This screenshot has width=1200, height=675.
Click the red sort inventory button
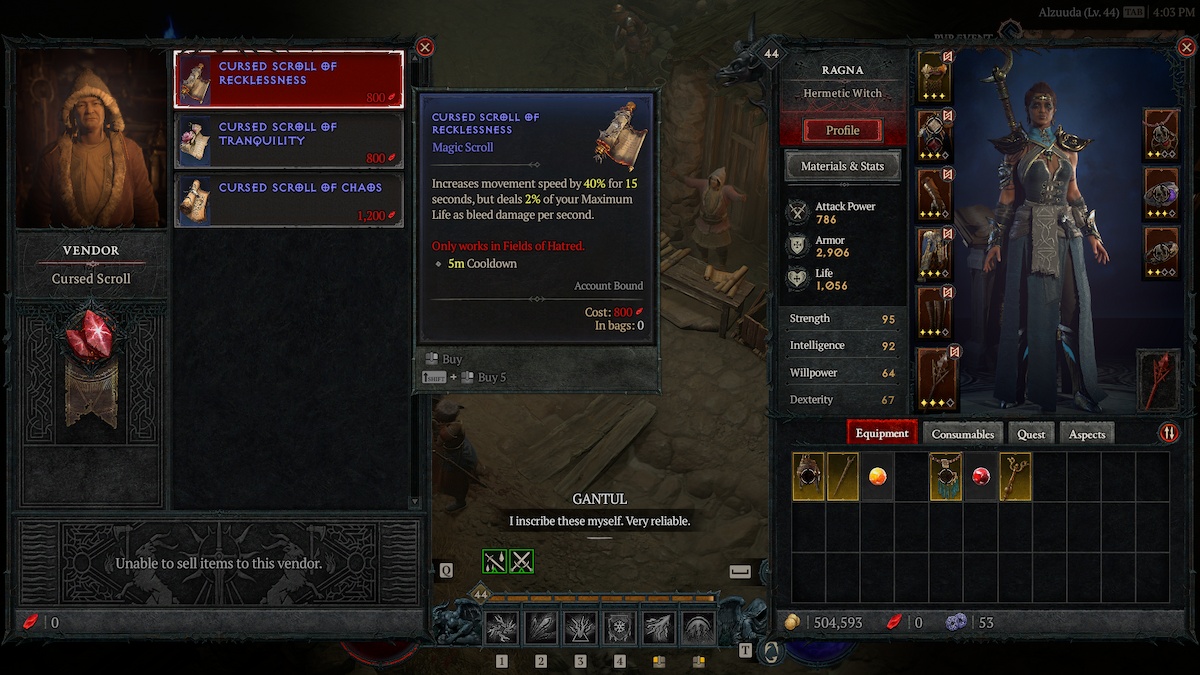[x=1168, y=433]
